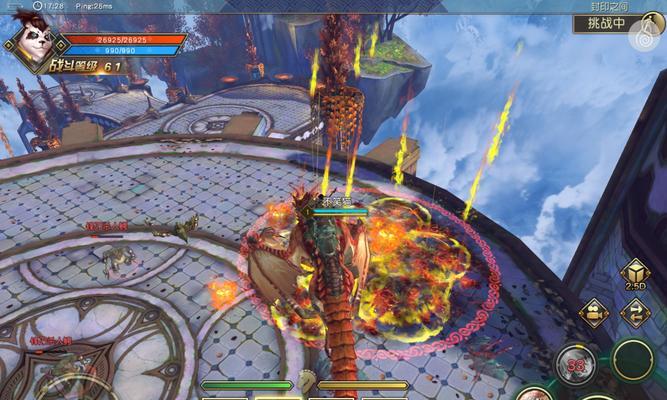
Task: Open the panda character portrait
Action: pyautogui.click(x=32, y=38)
